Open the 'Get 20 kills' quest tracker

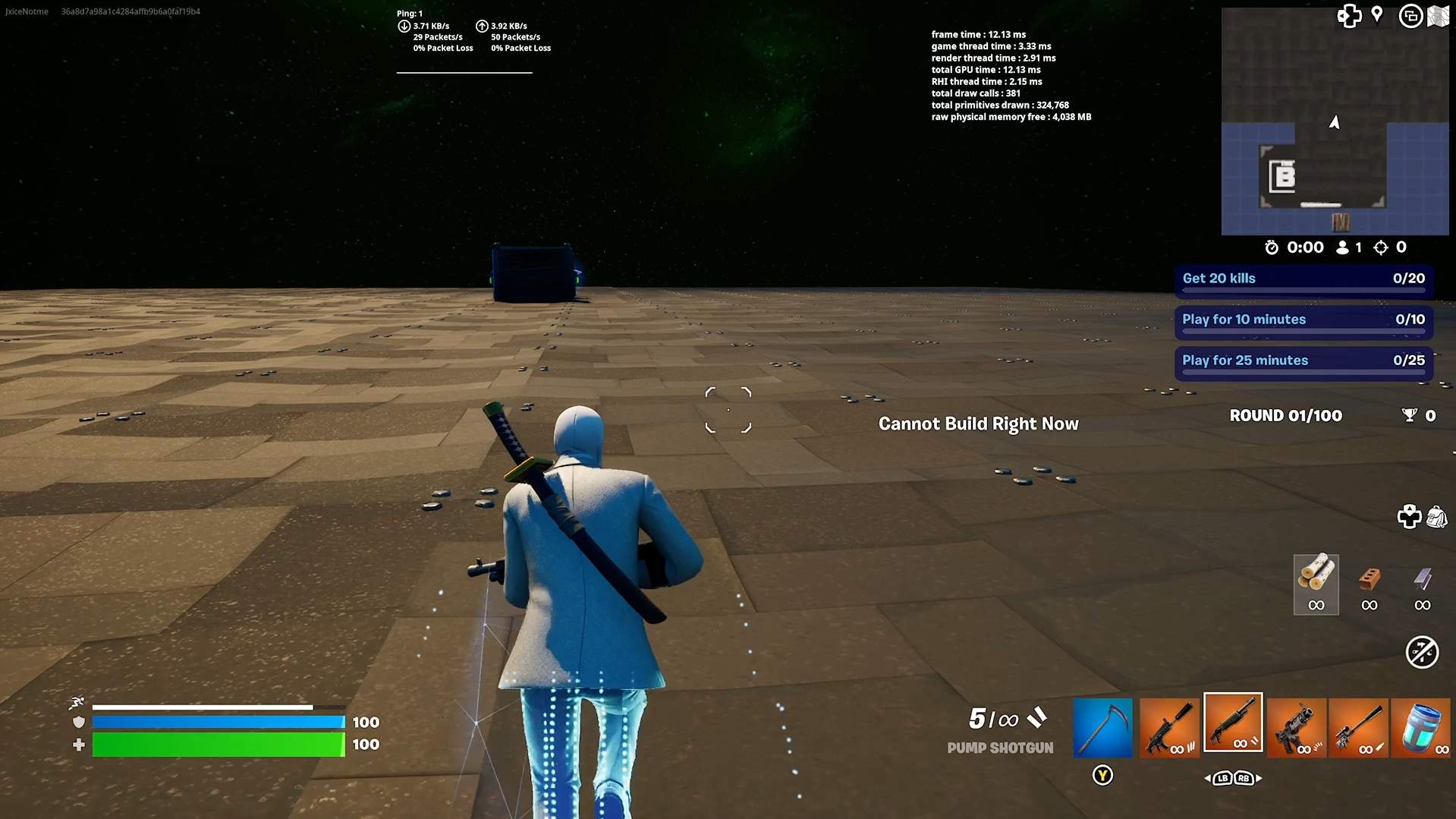pyautogui.click(x=1303, y=279)
